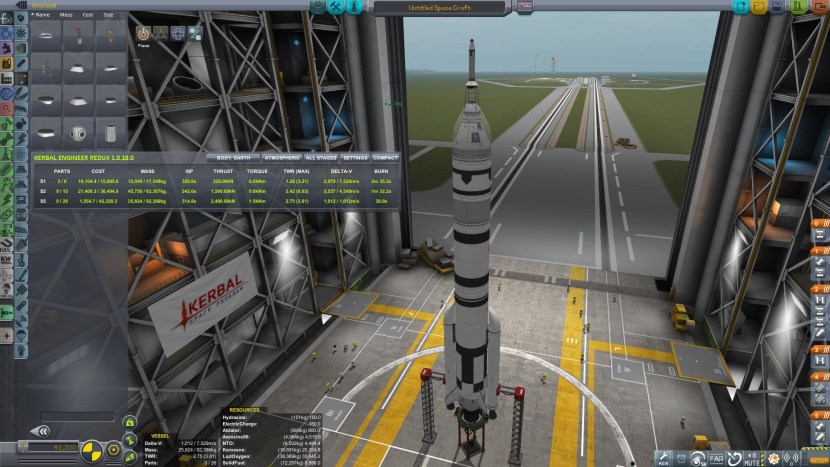Click the orange exit button
830x467 pixels.
click(x=819, y=7)
